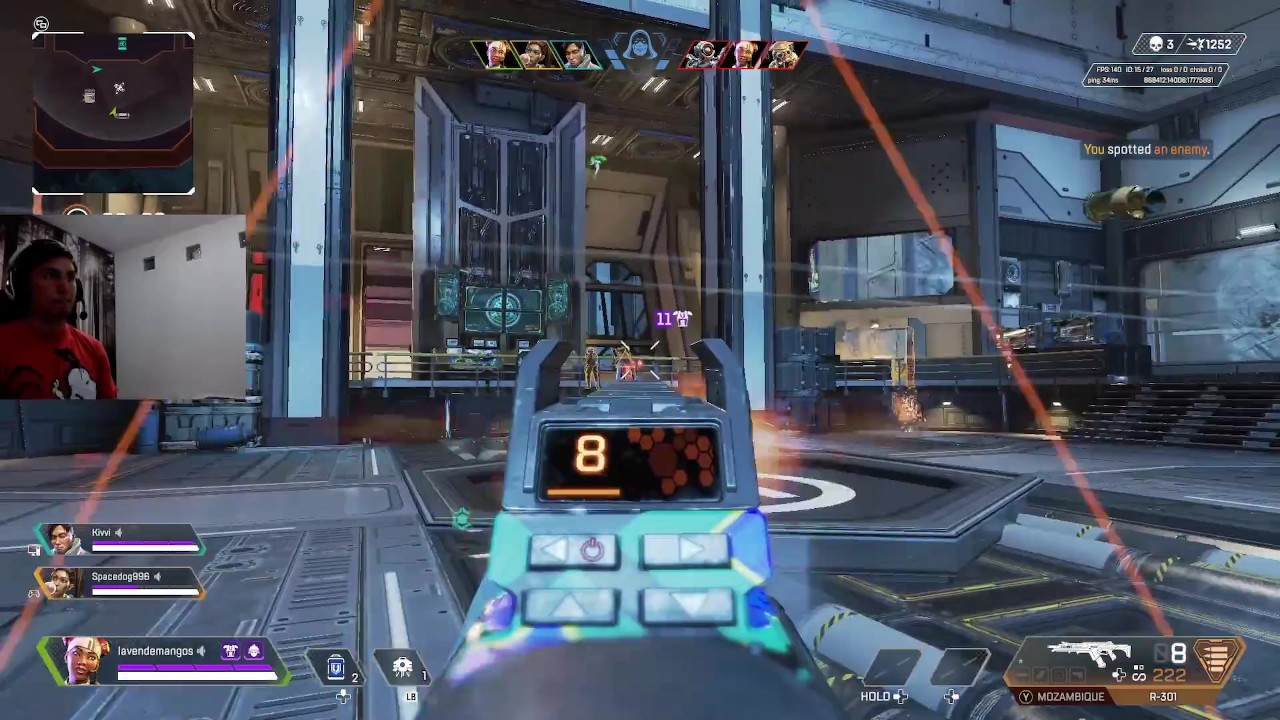Click the kills skull counter icon
The height and width of the screenshot is (720, 1280).
click(x=1155, y=45)
